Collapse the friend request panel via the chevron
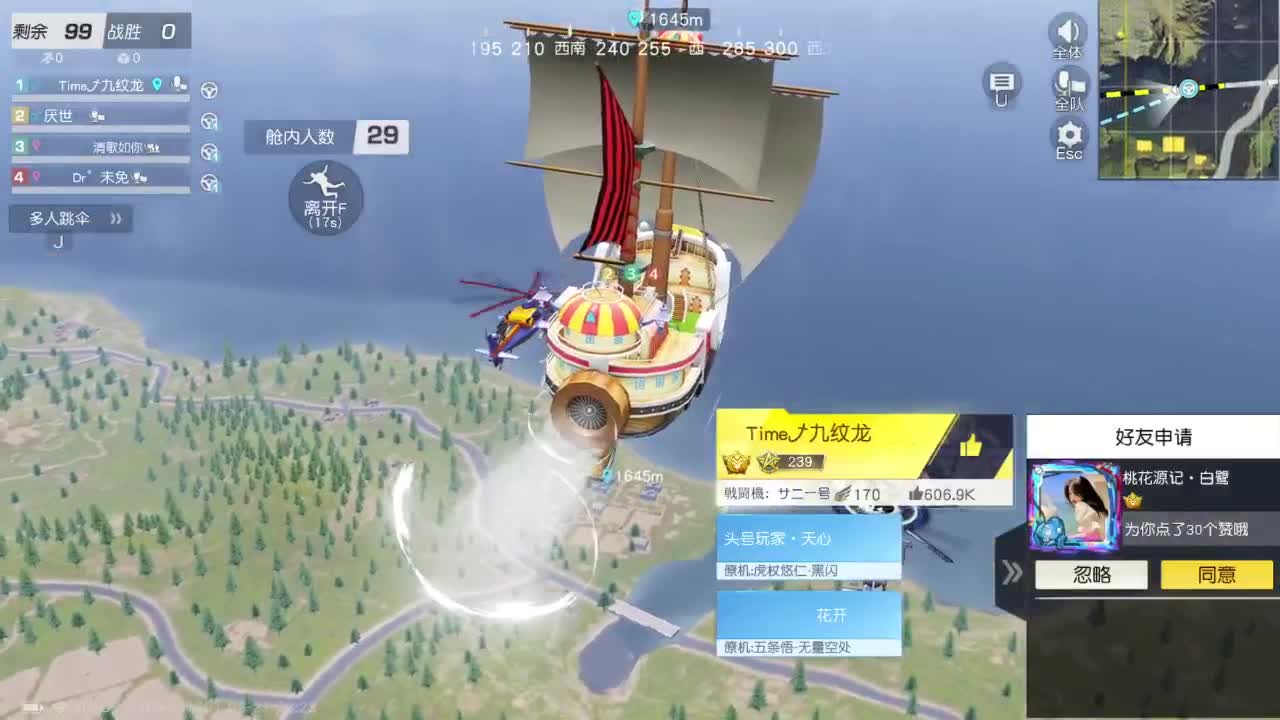The height and width of the screenshot is (720, 1280). click(1012, 574)
